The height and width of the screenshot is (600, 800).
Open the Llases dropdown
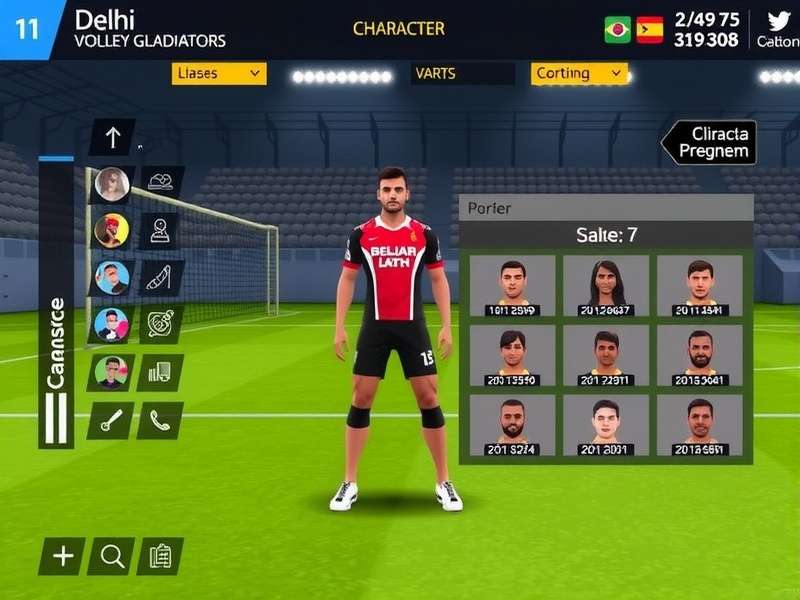click(x=218, y=73)
